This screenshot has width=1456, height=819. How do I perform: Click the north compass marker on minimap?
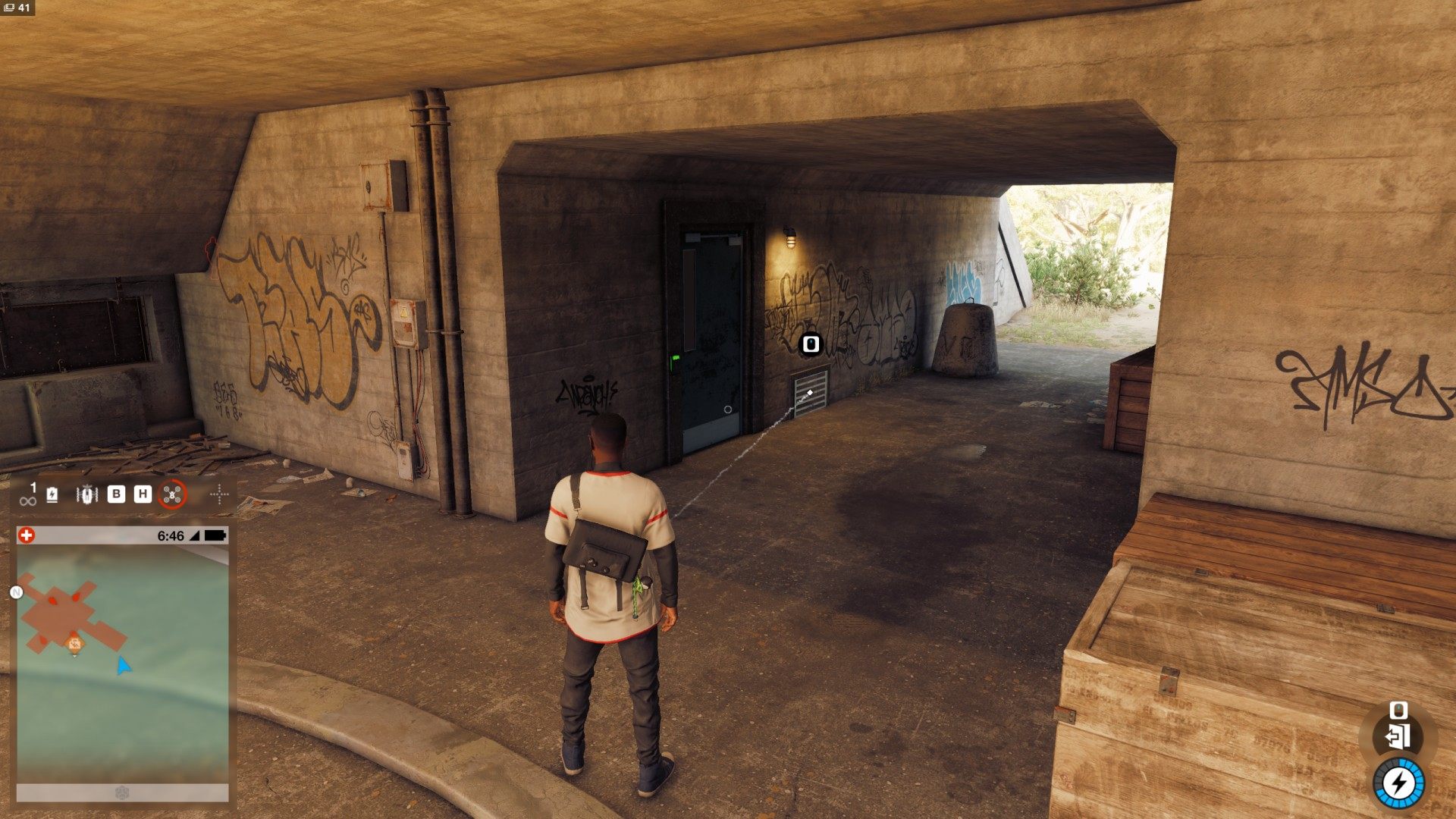pos(17,592)
